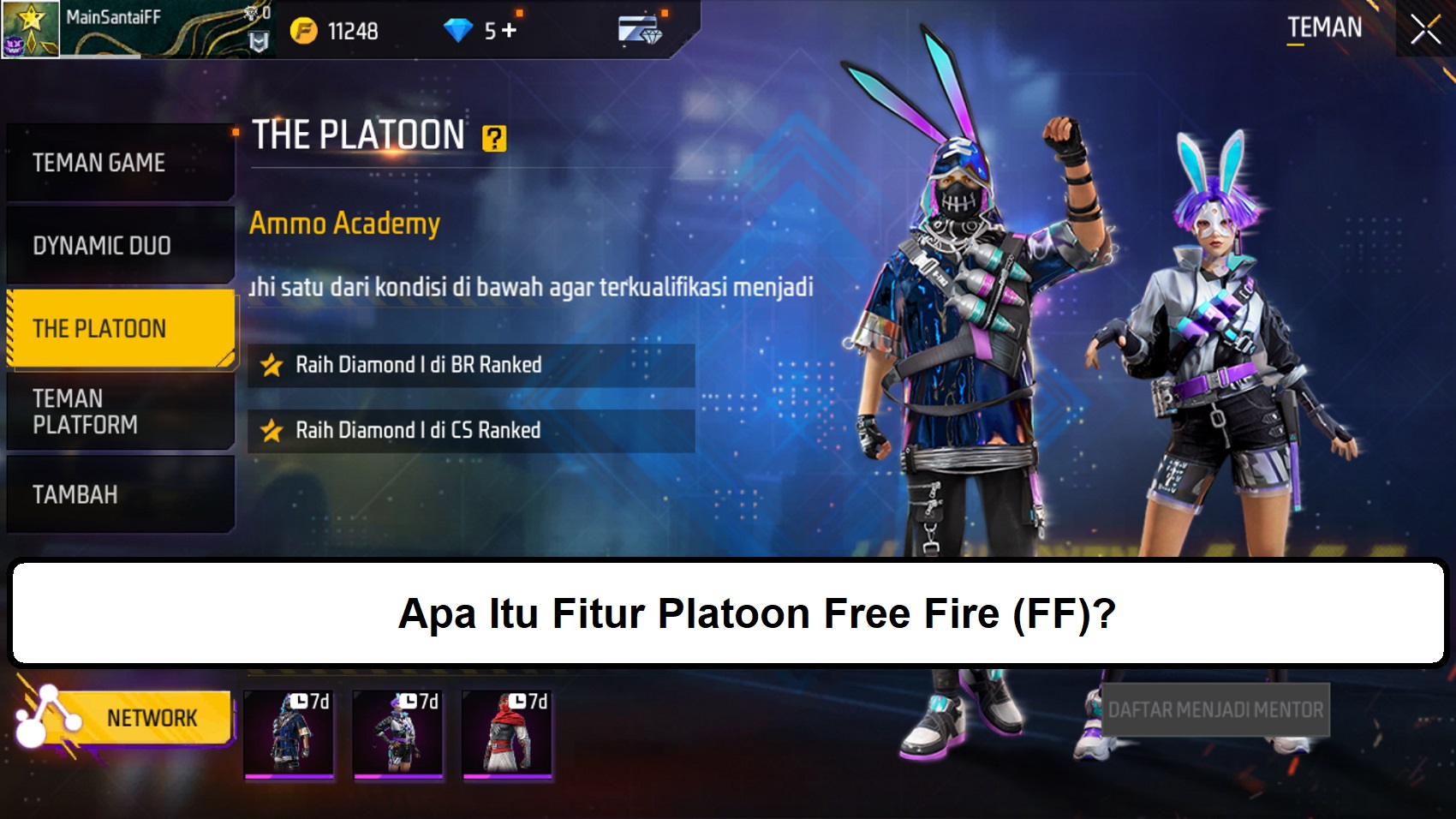Image resolution: width=1456 pixels, height=819 pixels.
Task: Select the star icon on BR Ranked condition
Action: 272,363
